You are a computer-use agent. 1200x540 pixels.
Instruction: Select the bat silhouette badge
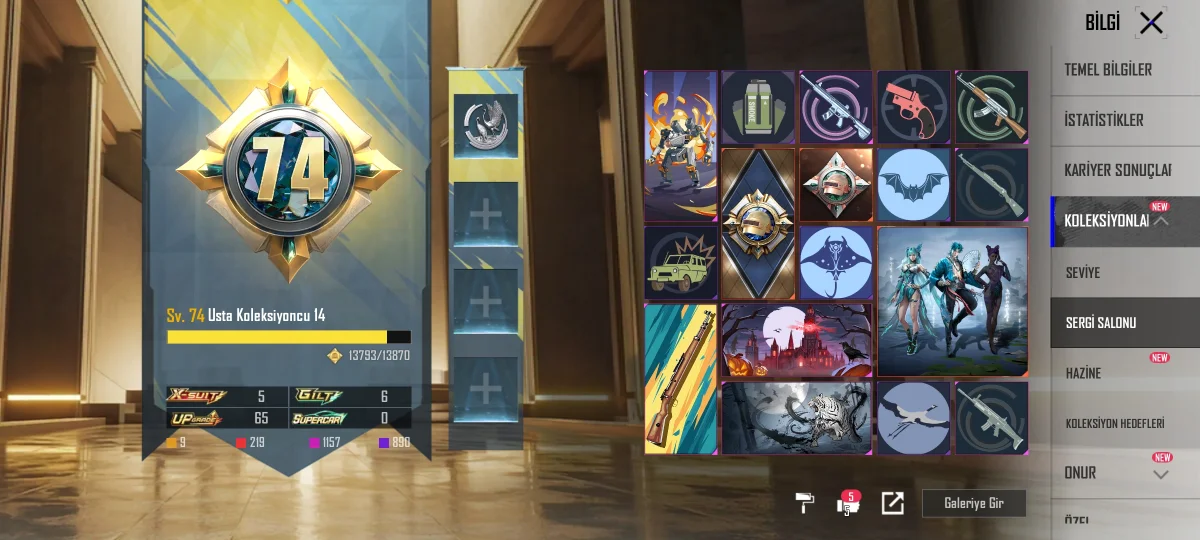pyautogui.click(x=914, y=184)
